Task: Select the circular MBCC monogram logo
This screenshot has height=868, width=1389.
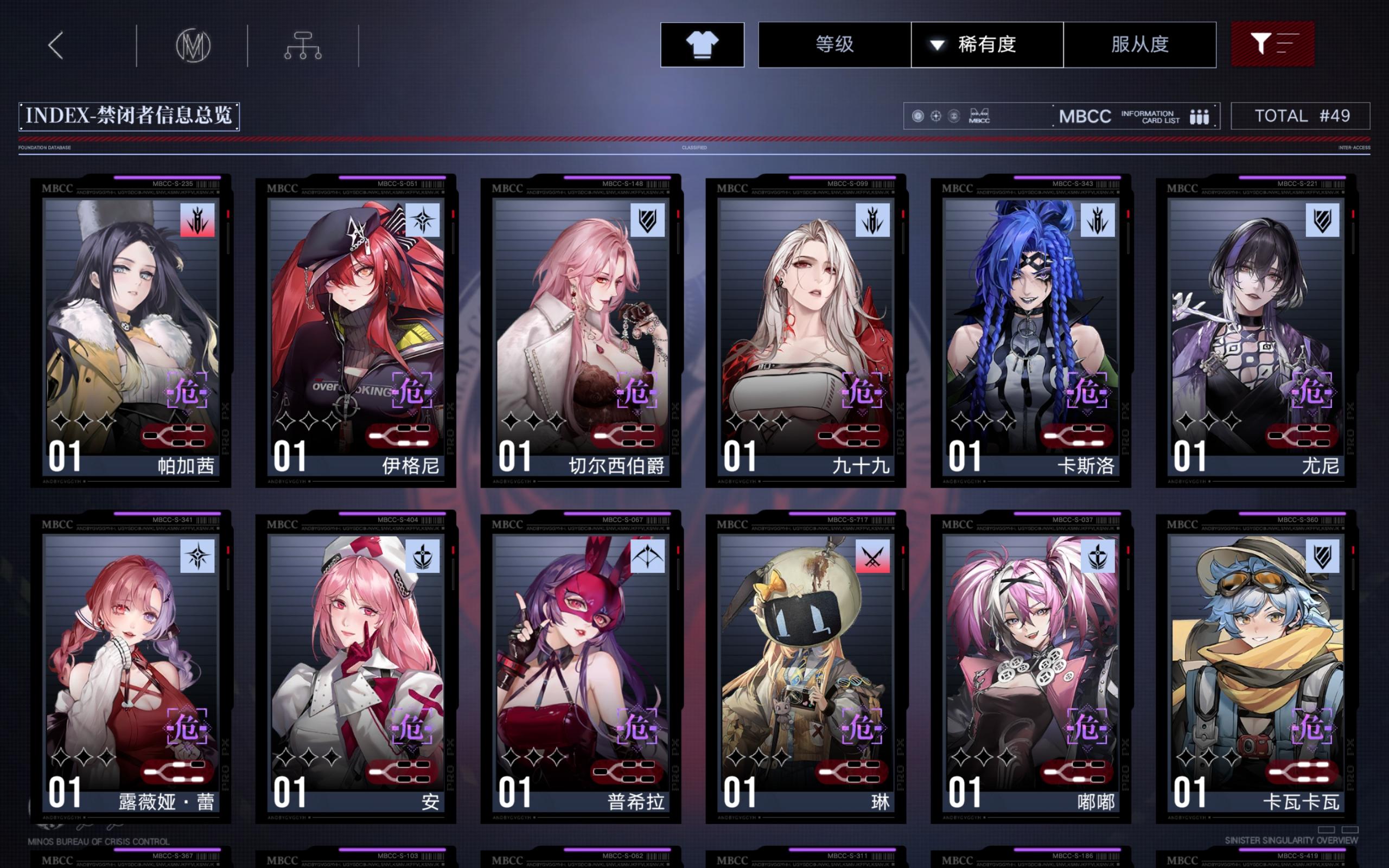Action: (x=193, y=45)
